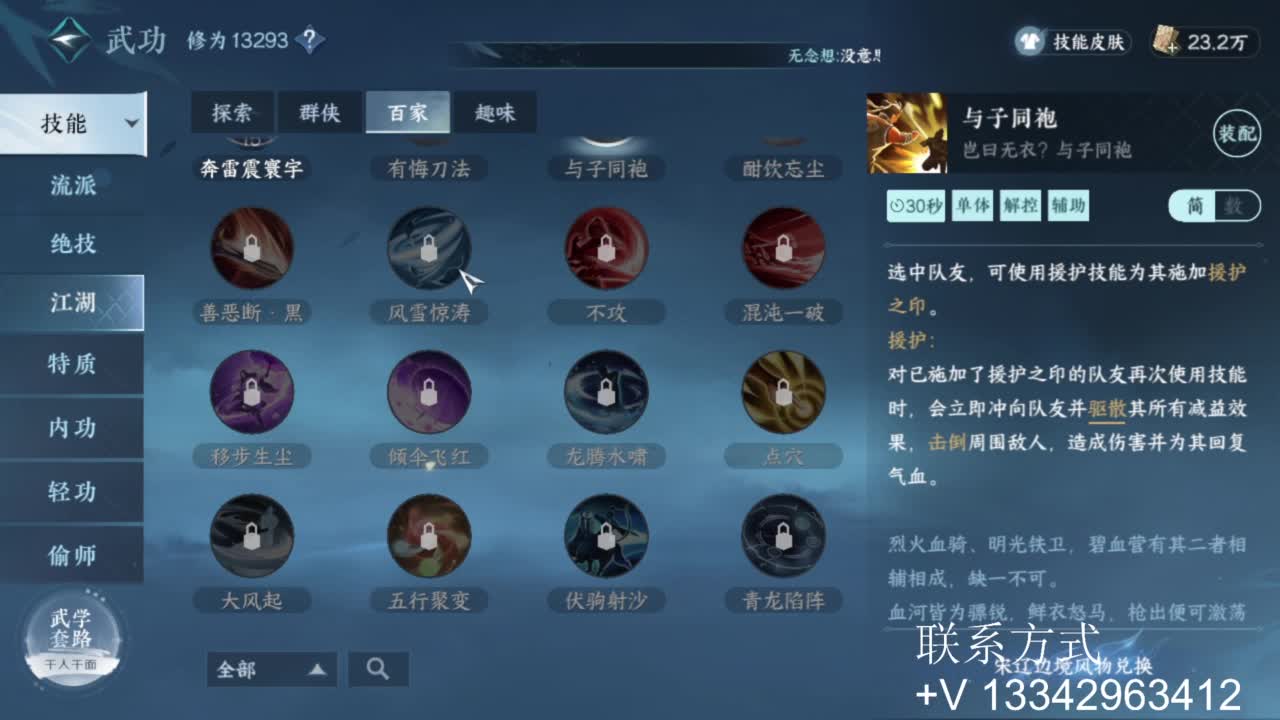Viewport: 1280px width, 720px height.
Task: Switch to the 探索 tab
Action: click(x=232, y=113)
